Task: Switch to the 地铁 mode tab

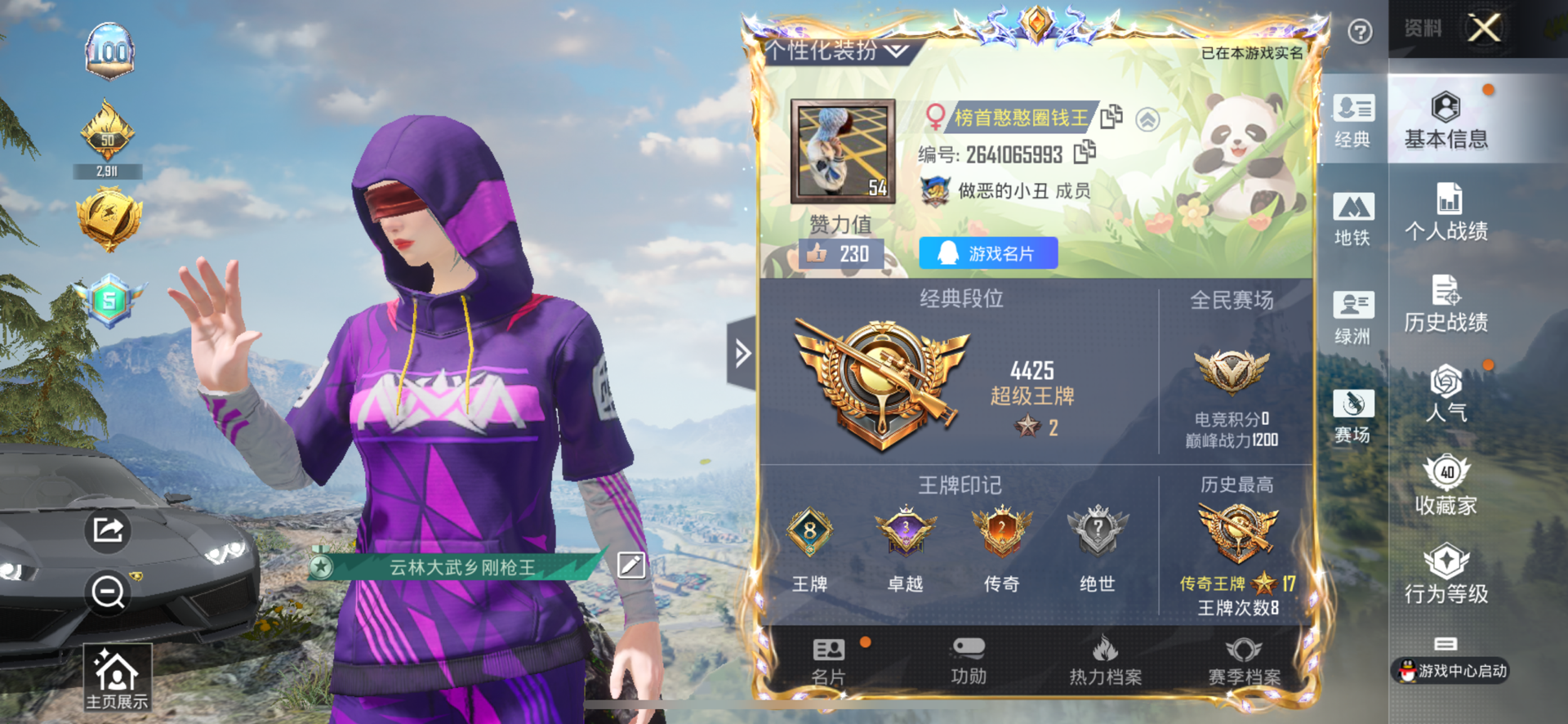Action: pyautogui.click(x=1353, y=217)
